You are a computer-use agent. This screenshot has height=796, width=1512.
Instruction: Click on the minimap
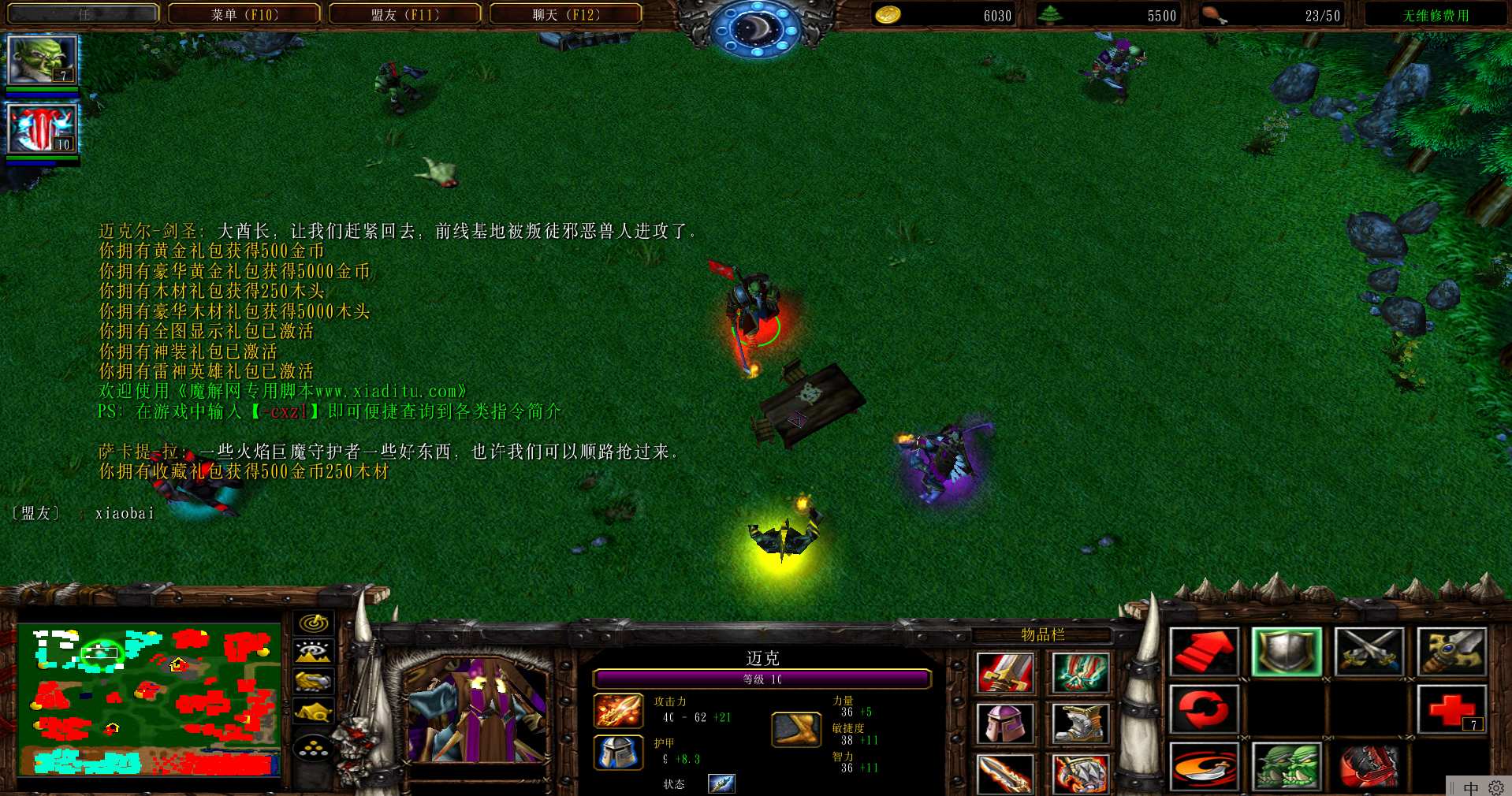tap(149, 700)
